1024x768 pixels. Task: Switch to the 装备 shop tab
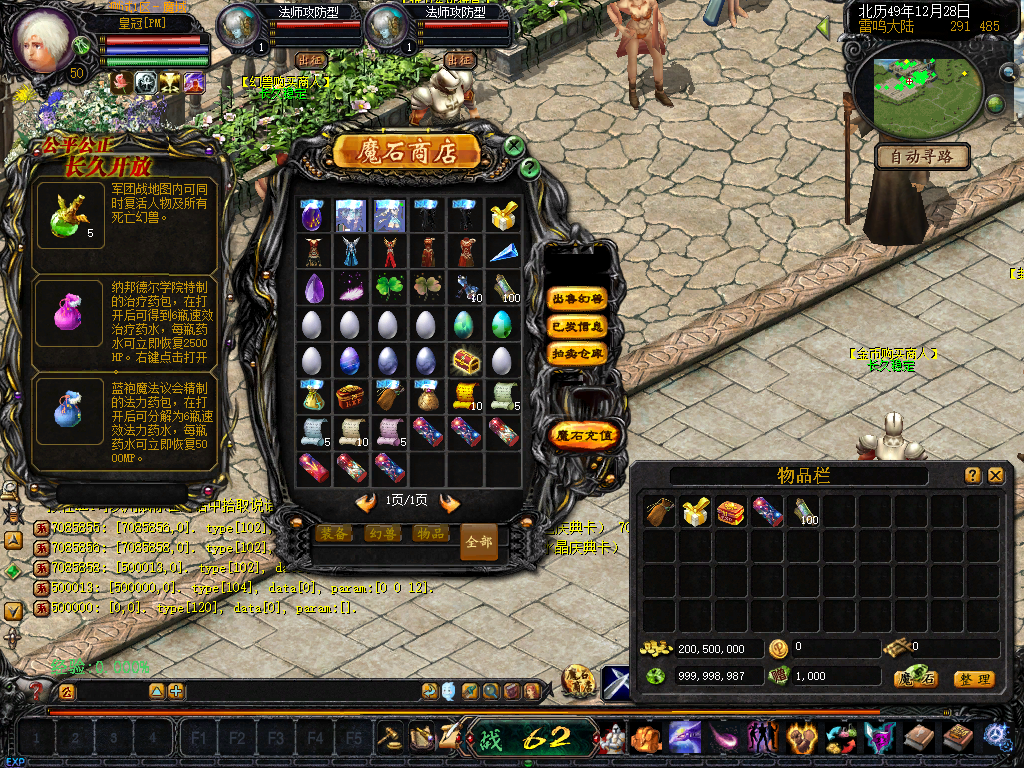[x=333, y=534]
